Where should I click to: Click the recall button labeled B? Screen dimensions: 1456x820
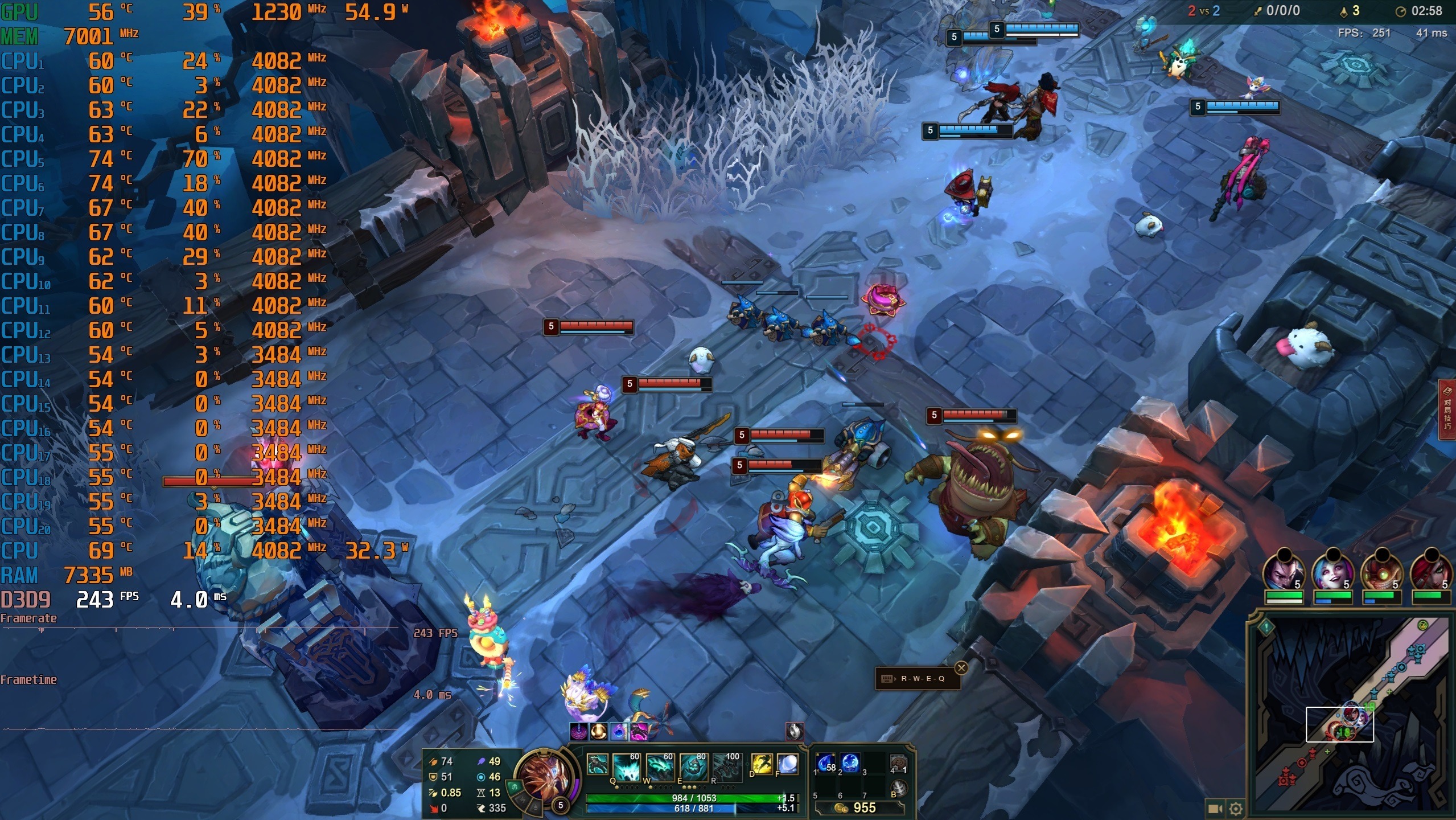pos(898,789)
